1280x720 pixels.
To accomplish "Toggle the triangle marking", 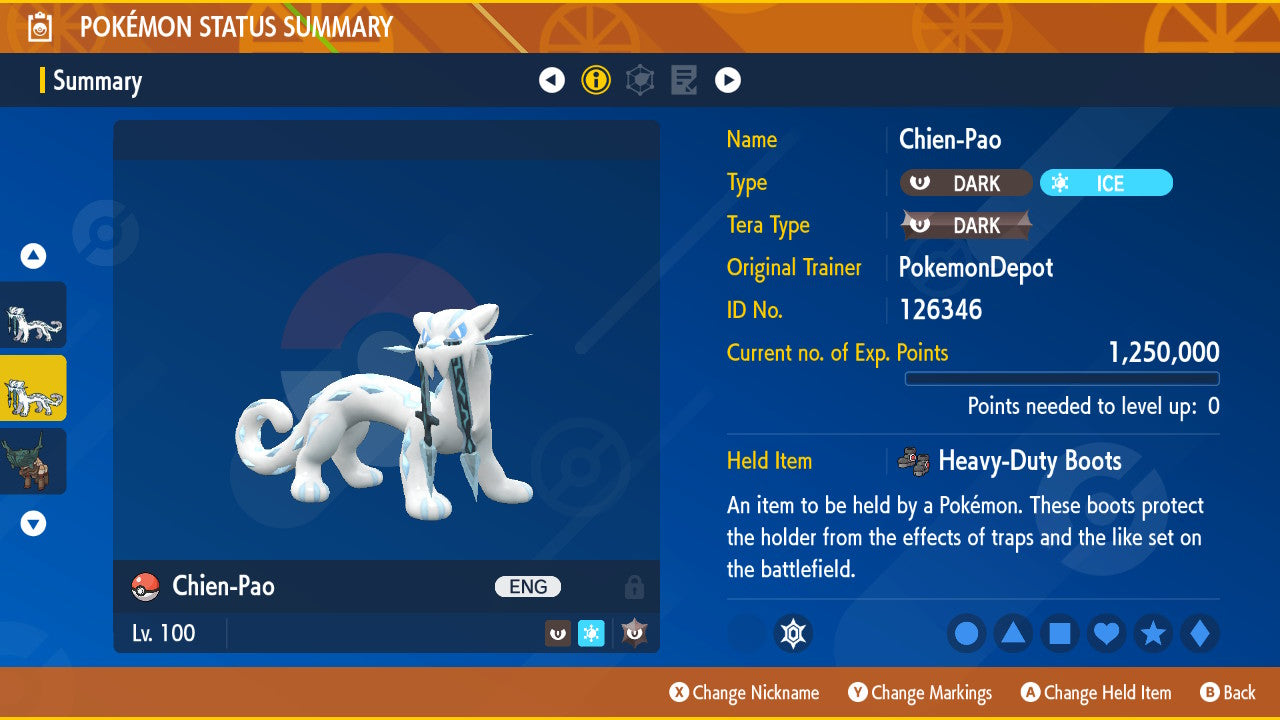I will pyautogui.click(x=1013, y=634).
